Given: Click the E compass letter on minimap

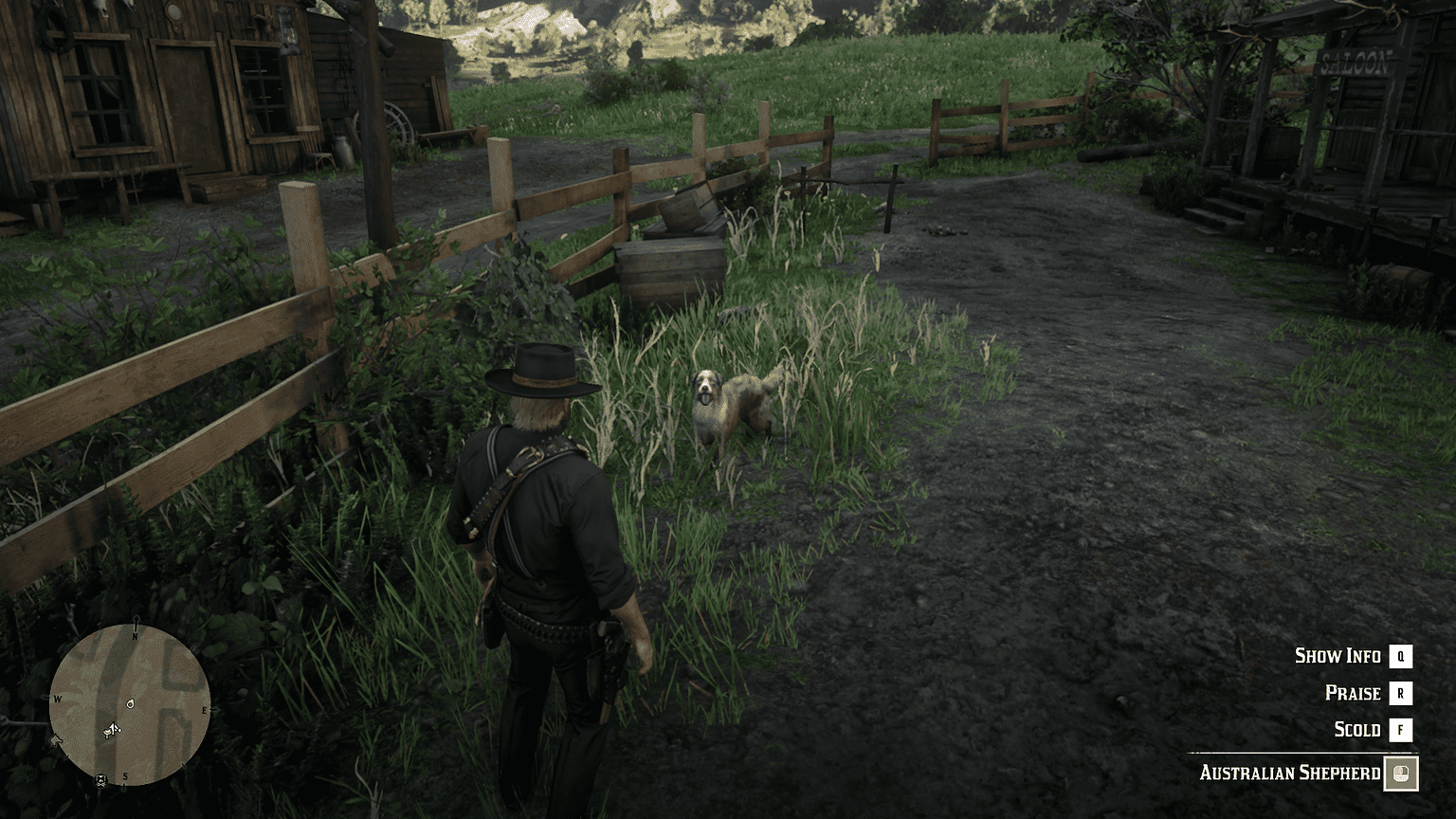Looking at the screenshot, I should (205, 710).
